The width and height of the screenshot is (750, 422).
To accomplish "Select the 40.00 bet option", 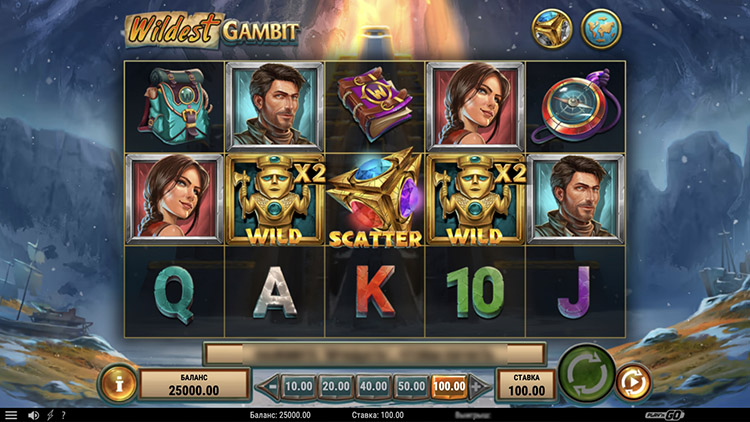I will pos(373,385).
